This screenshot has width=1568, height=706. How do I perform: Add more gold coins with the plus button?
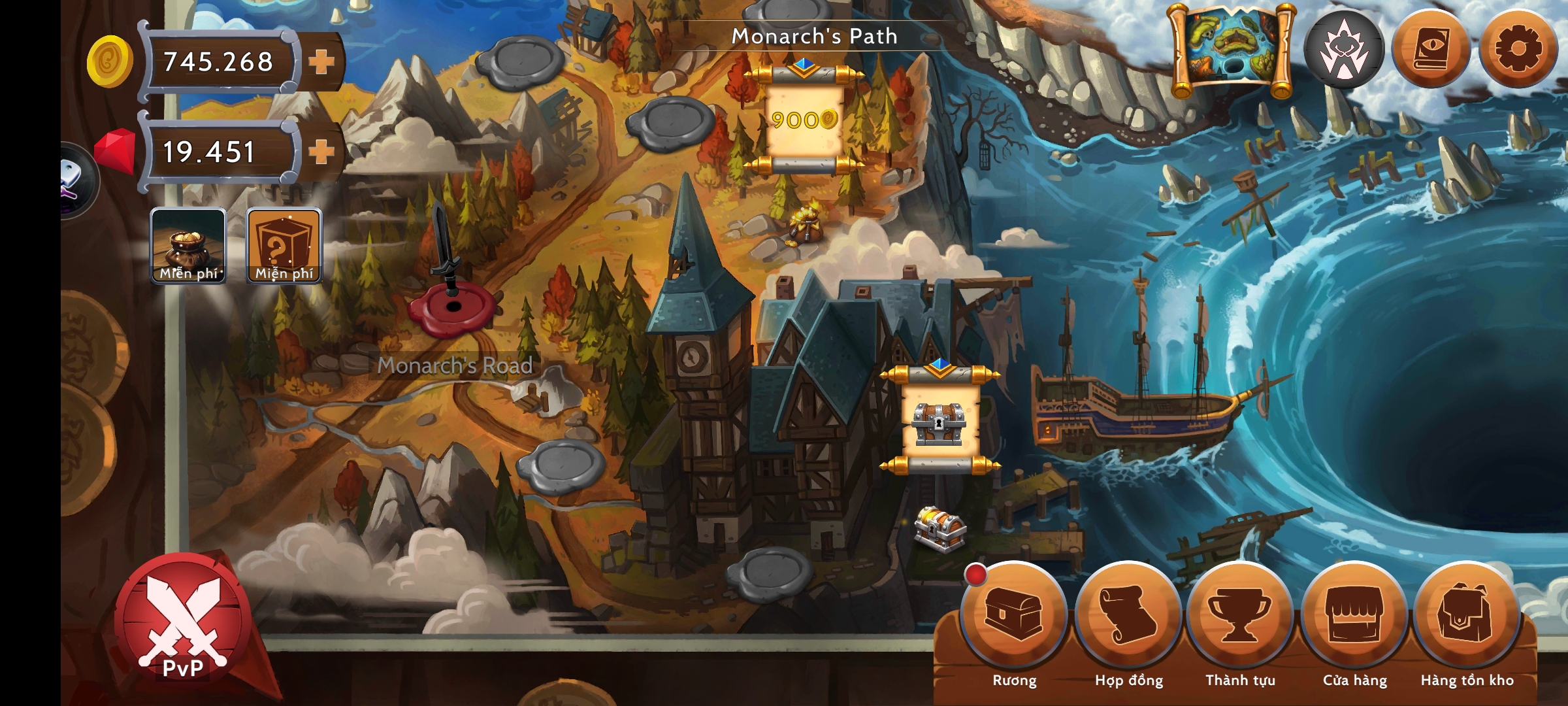[x=321, y=62]
